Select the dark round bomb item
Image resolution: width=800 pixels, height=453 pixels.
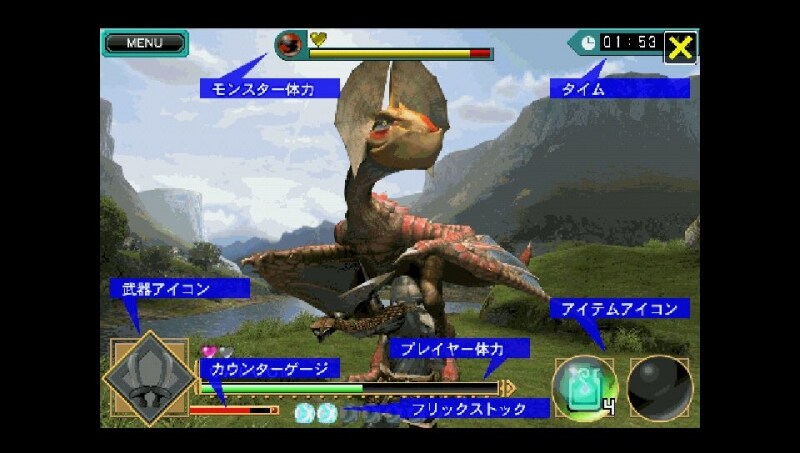tap(660, 387)
